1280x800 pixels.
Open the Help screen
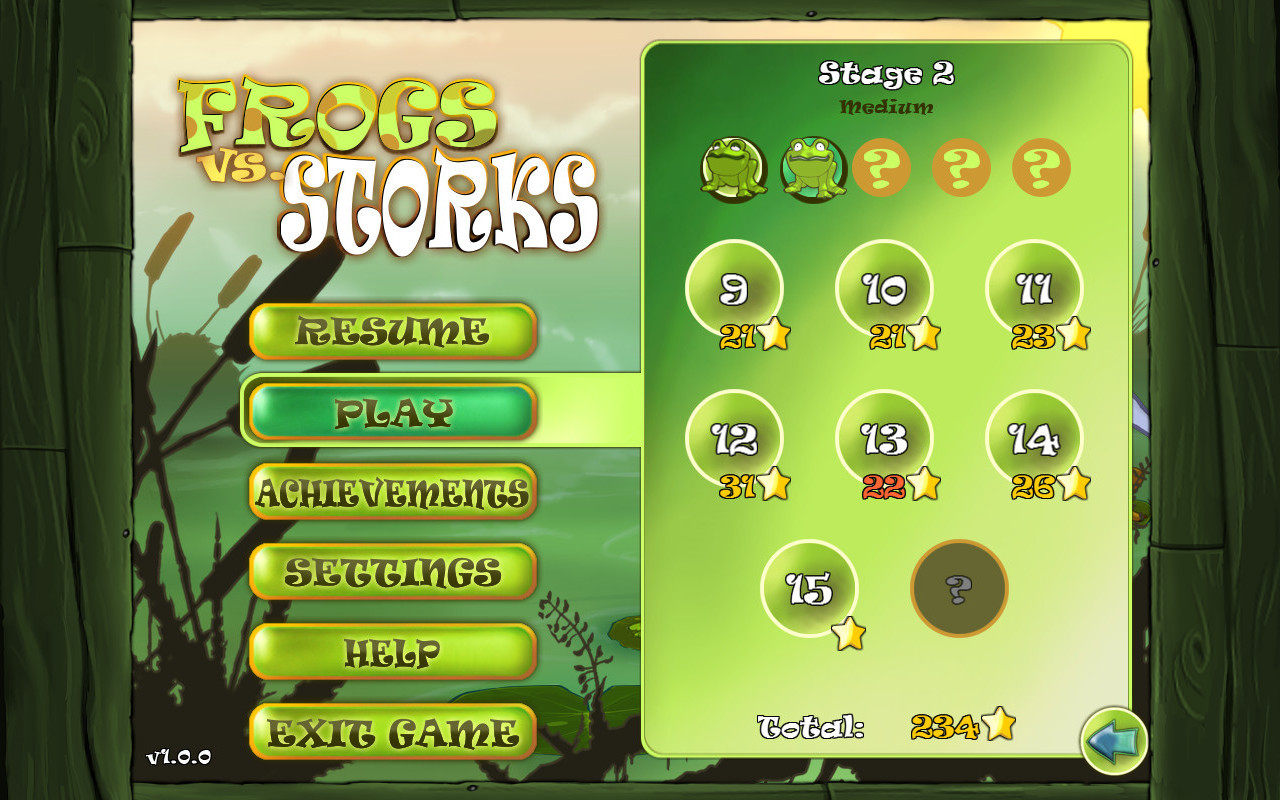click(x=393, y=650)
